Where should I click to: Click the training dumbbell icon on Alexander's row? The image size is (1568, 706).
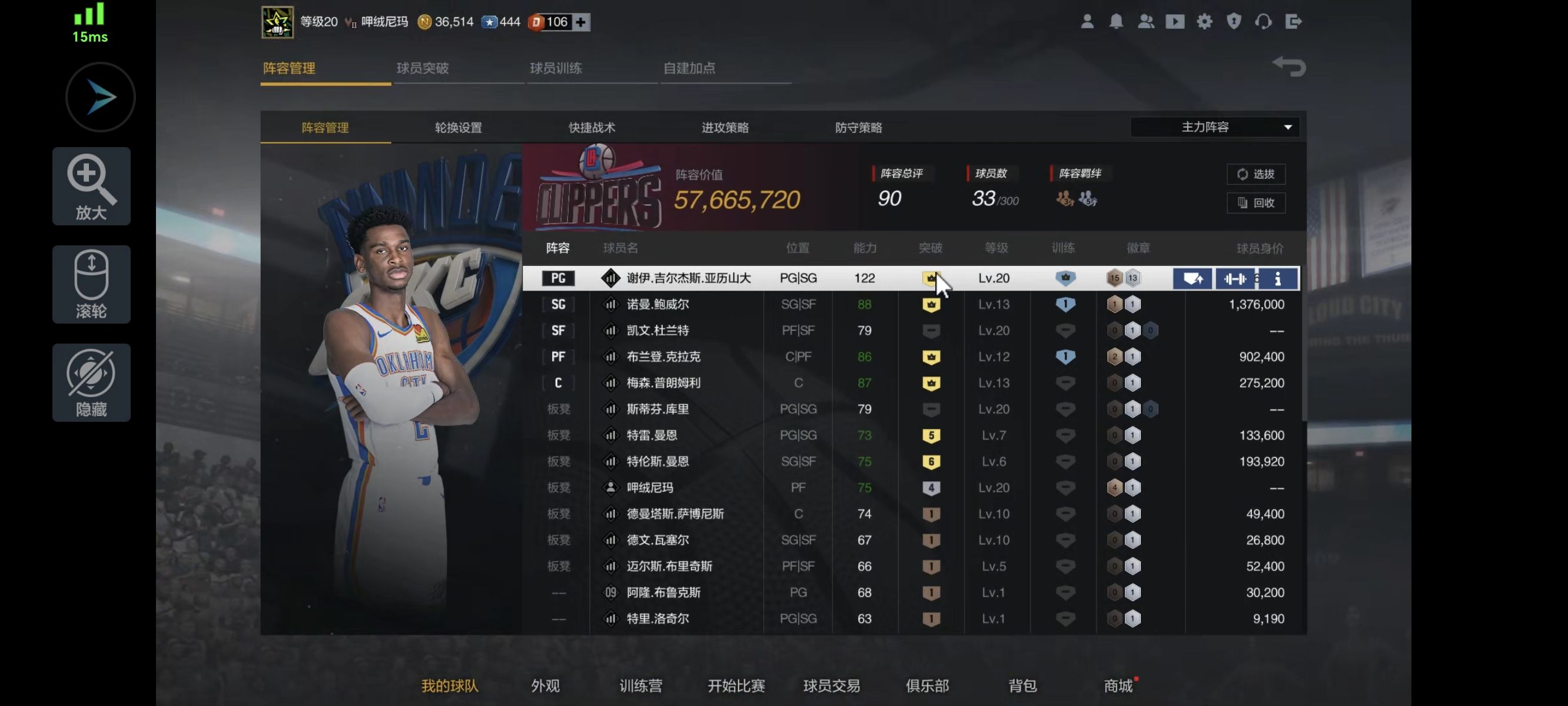(x=1235, y=278)
